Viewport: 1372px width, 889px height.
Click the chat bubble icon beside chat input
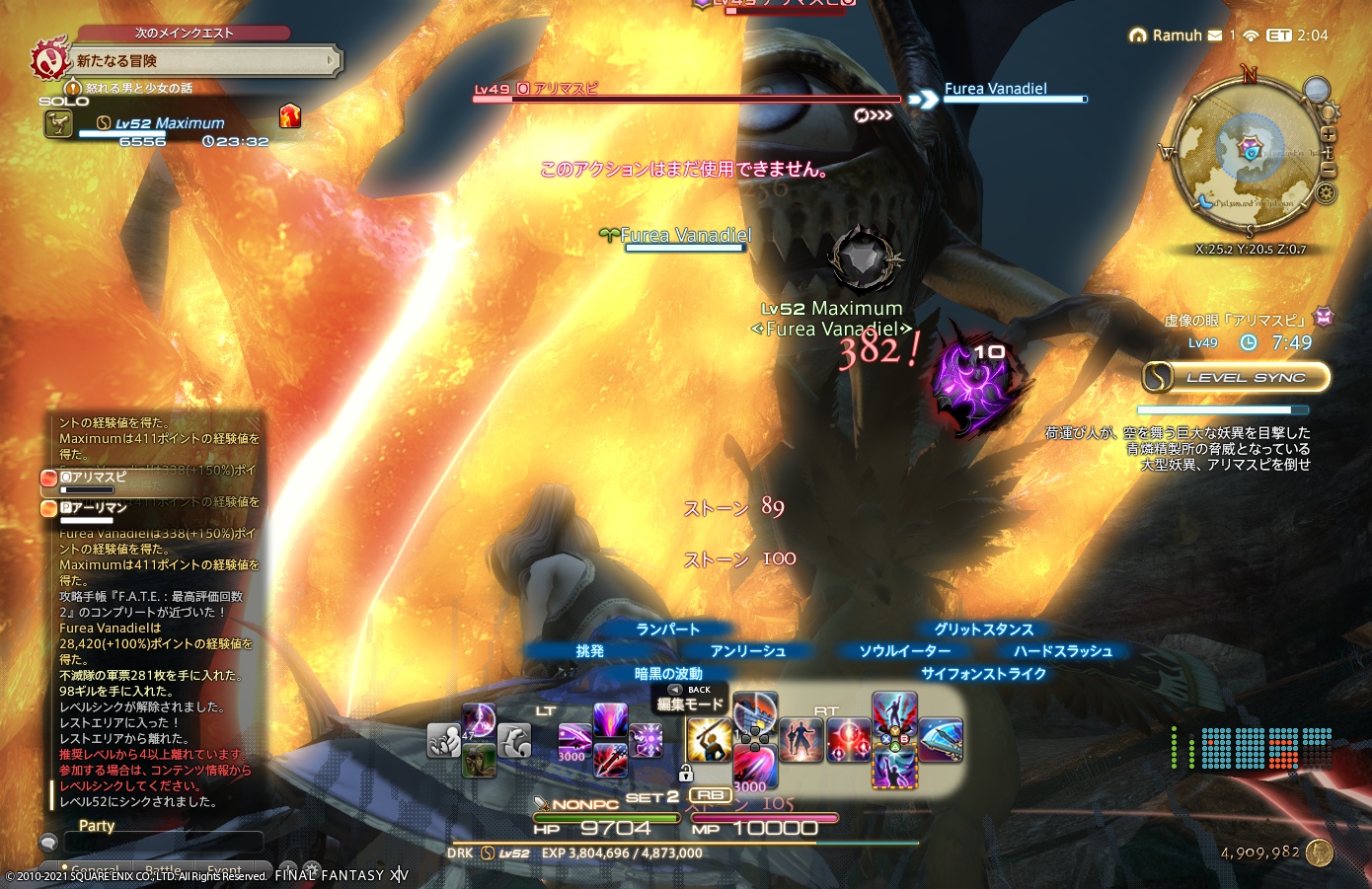click(x=48, y=842)
